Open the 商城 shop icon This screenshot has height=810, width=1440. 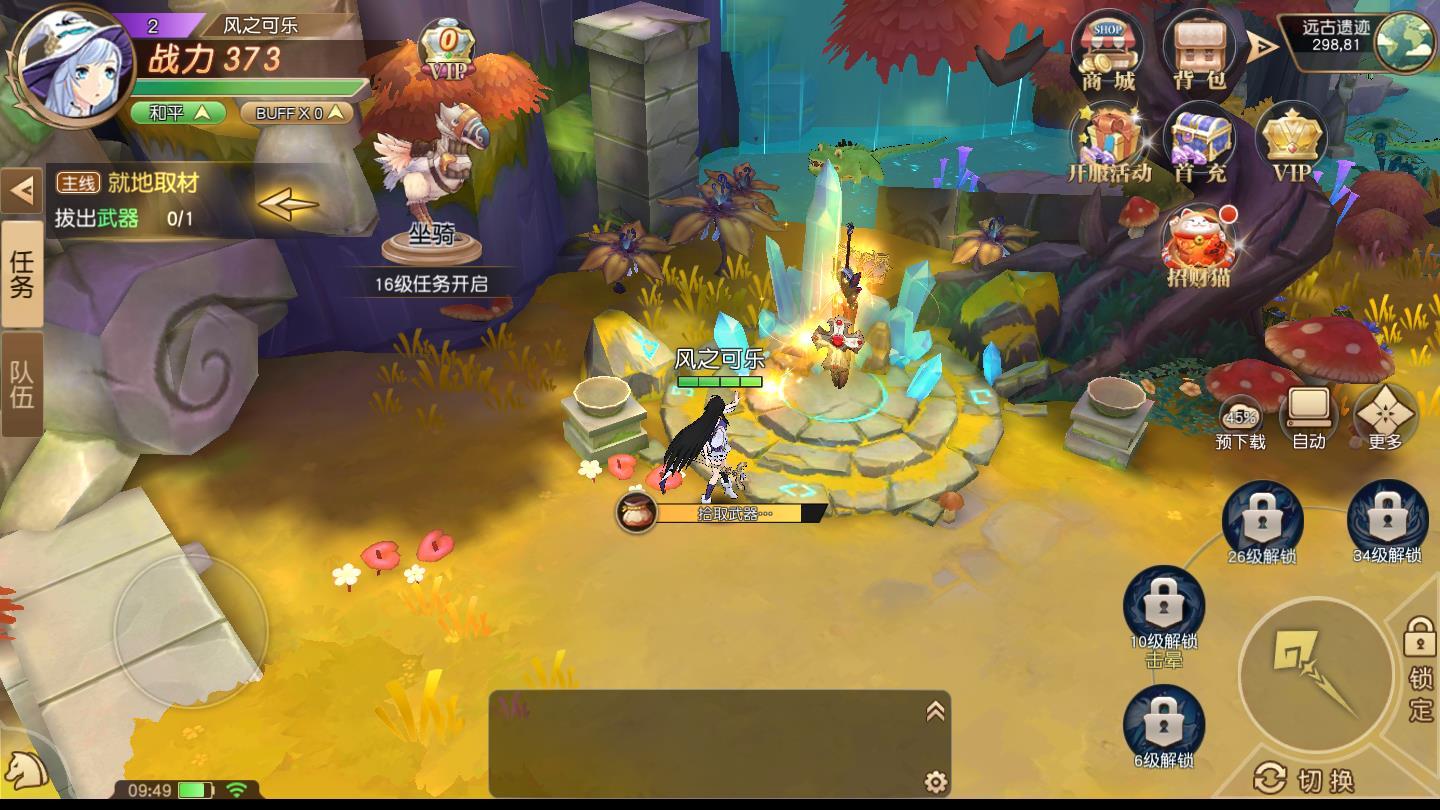click(x=1107, y=52)
